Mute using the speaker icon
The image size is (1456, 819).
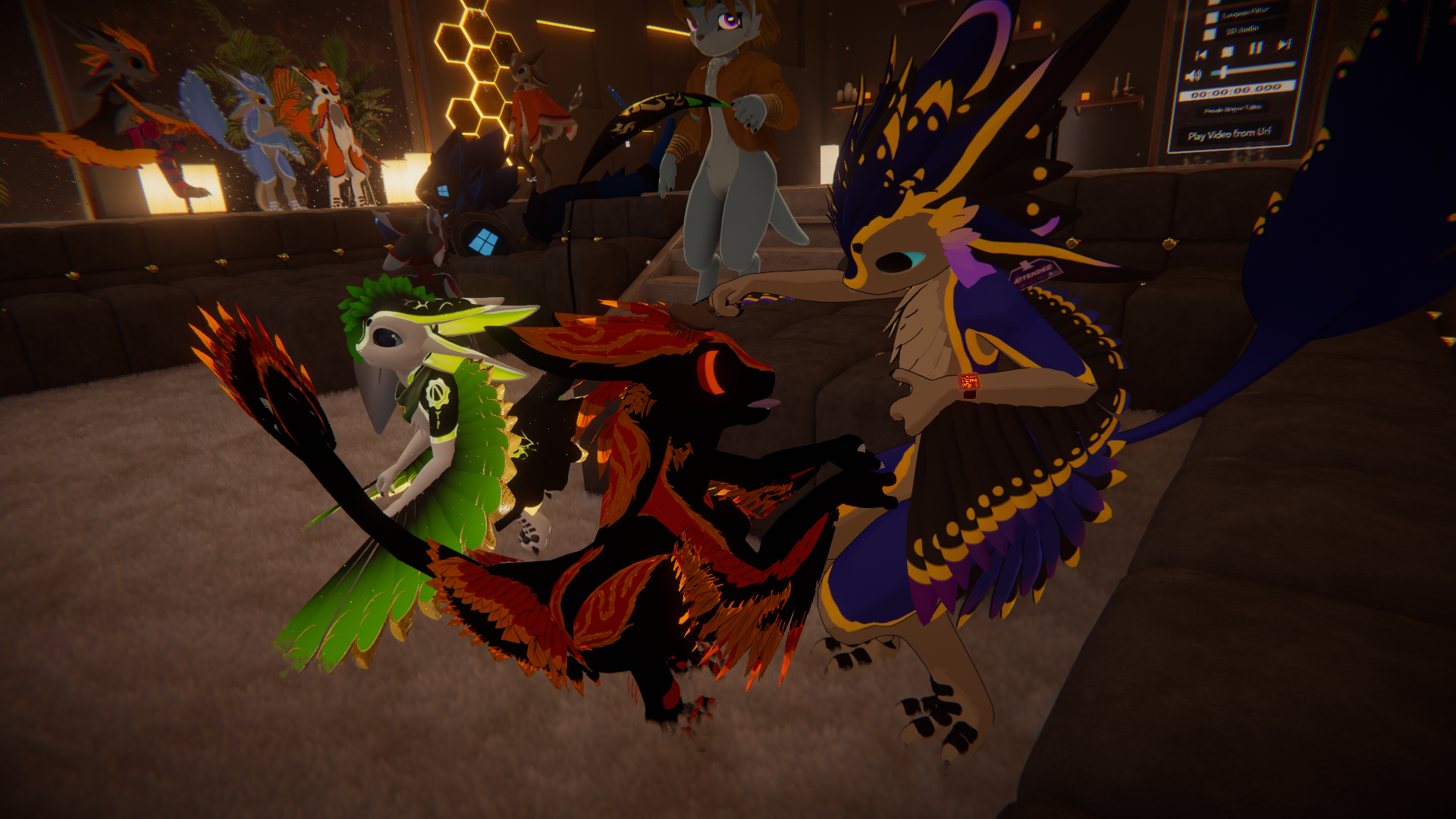pyautogui.click(x=1193, y=75)
